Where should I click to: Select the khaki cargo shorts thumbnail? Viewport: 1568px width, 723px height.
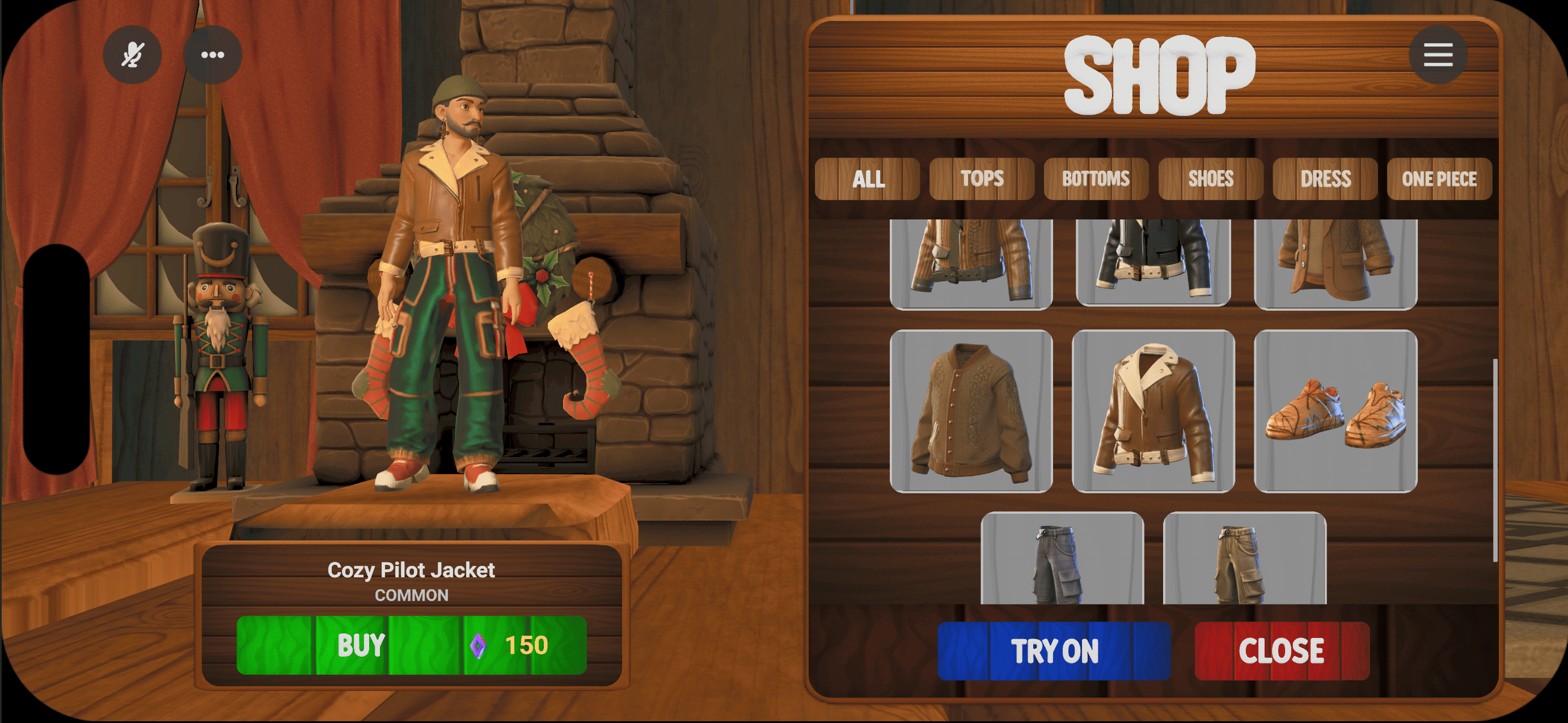[1244, 560]
